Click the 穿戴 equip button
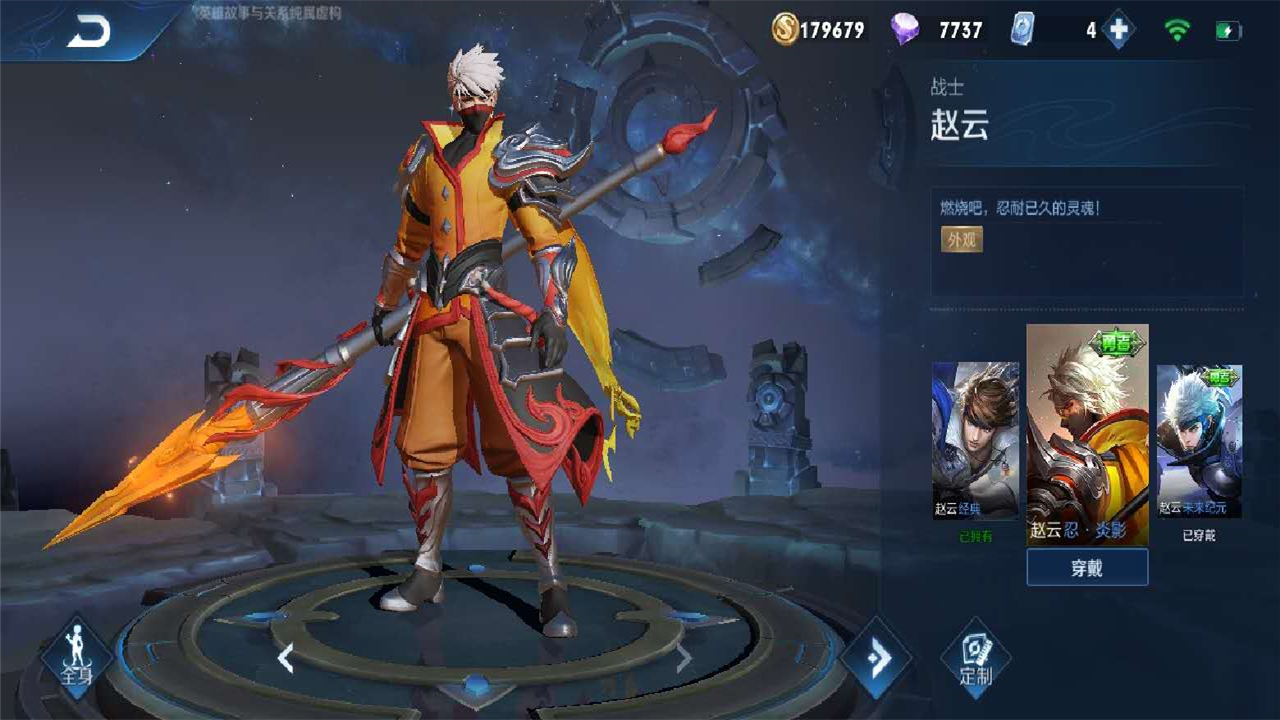1280x720 pixels. coord(1087,568)
